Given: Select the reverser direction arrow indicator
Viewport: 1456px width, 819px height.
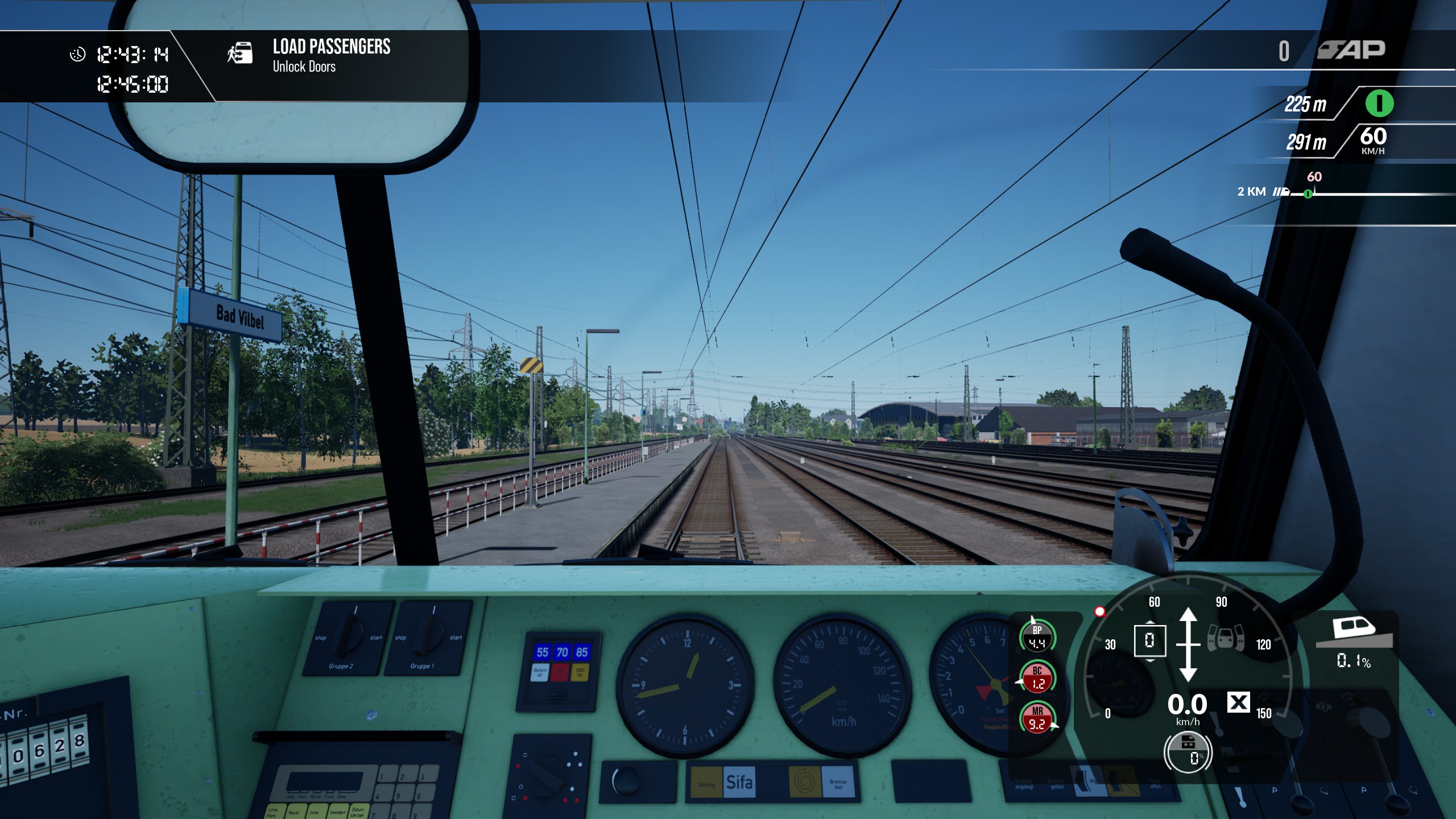Looking at the screenshot, I should pos(1188,644).
